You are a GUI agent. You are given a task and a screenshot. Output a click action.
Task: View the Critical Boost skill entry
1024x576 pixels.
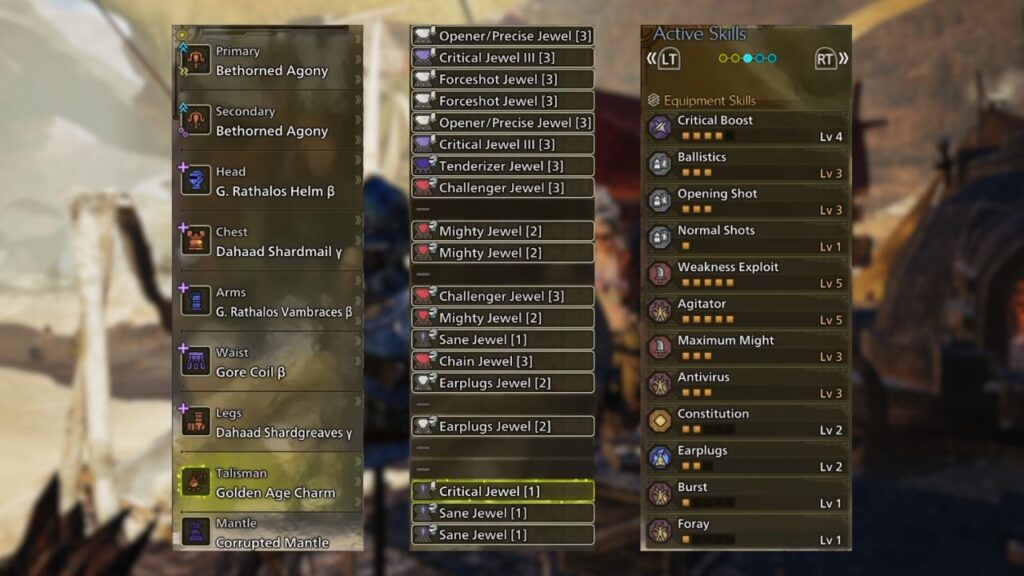click(x=746, y=127)
